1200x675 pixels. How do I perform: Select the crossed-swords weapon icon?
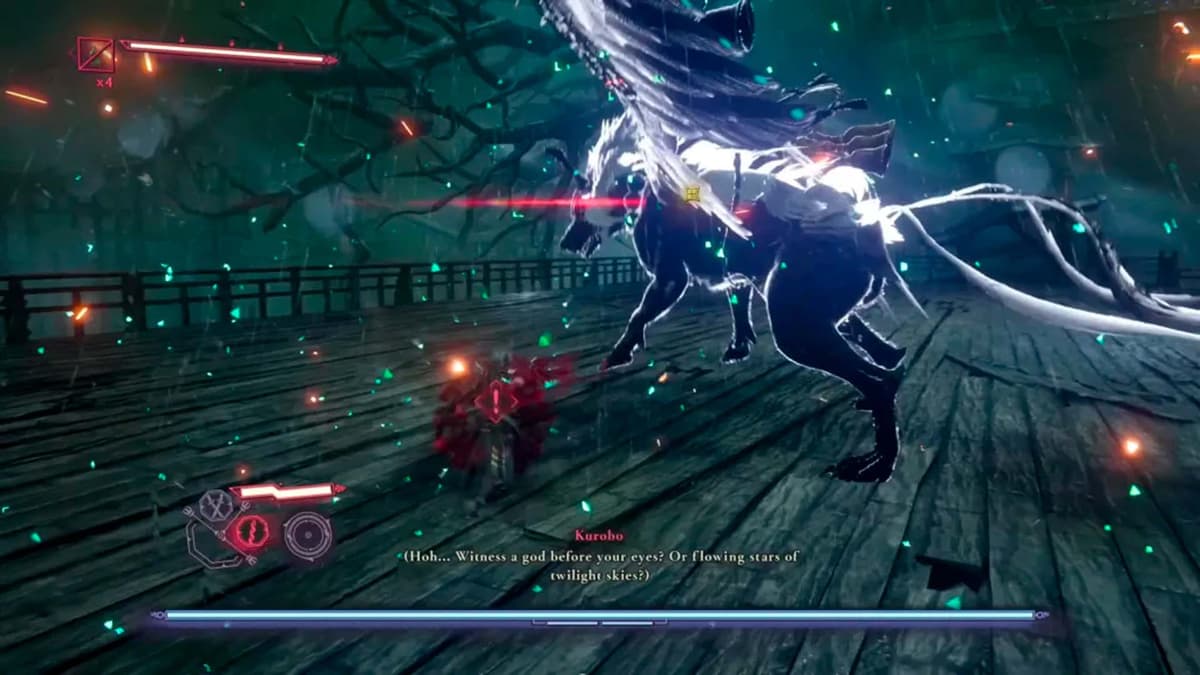tap(213, 506)
